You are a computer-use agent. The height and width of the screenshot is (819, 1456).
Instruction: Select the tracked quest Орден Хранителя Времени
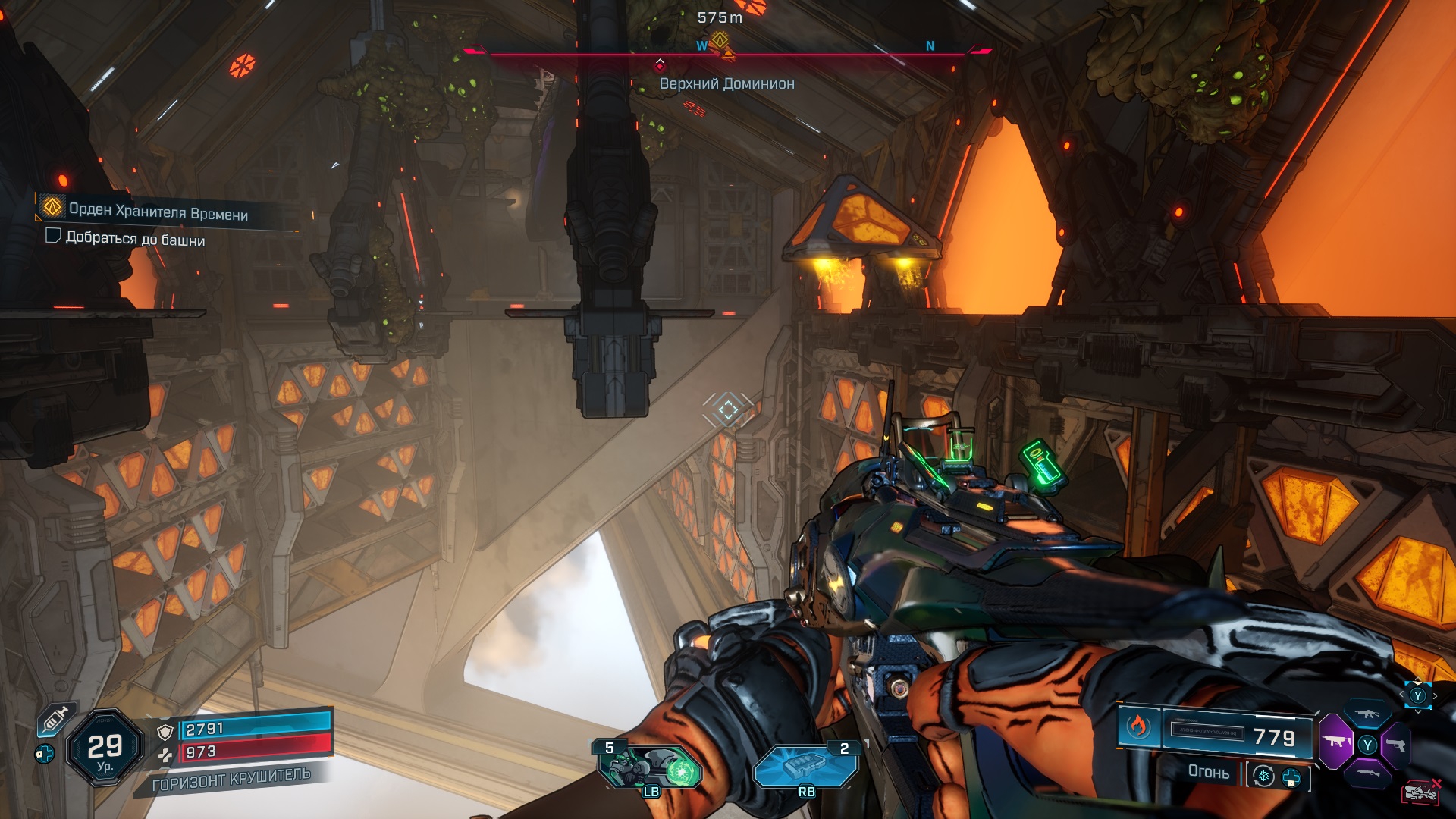pos(158,210)
